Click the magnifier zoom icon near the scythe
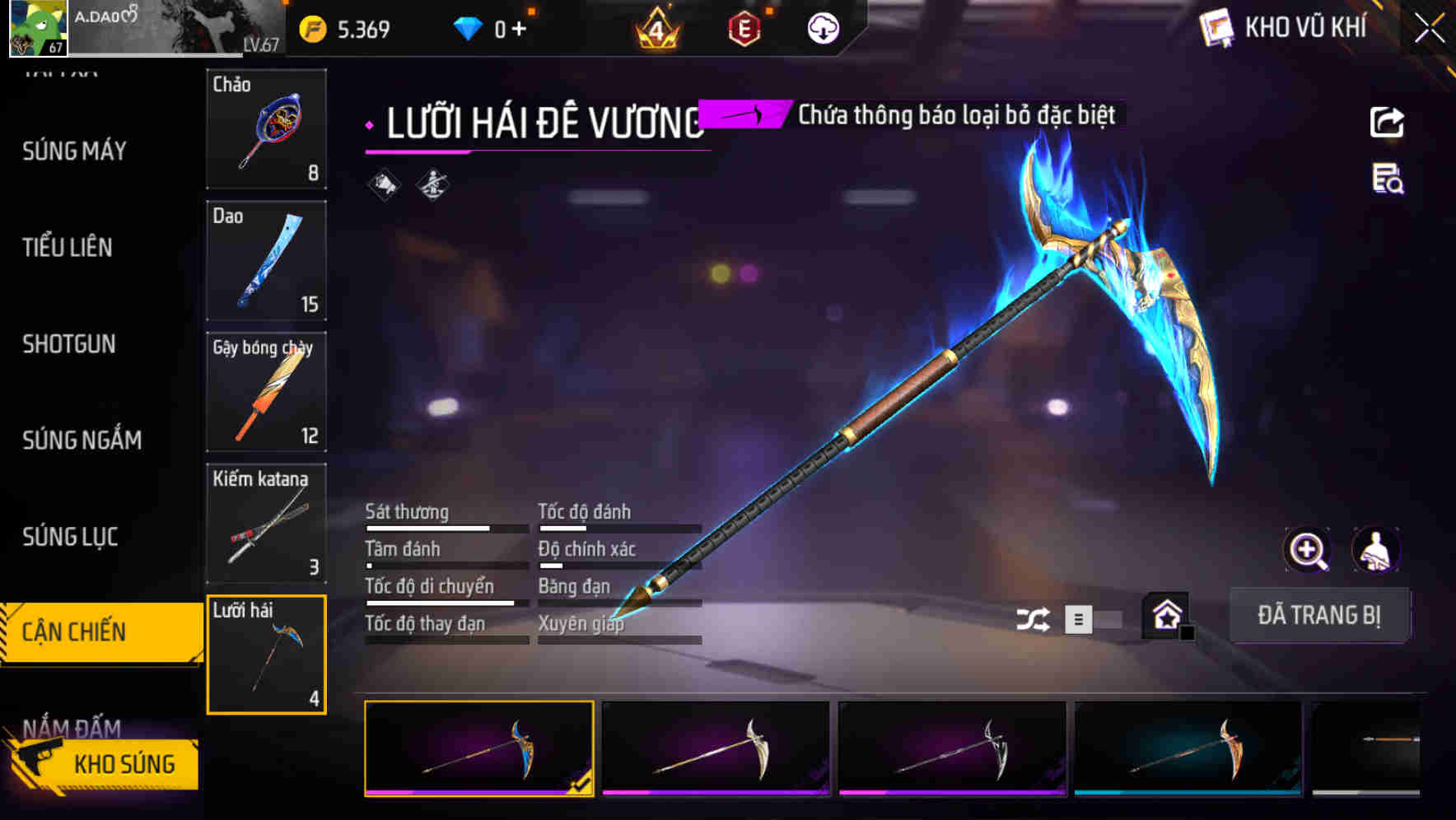Viewport: 1456px width, 820px height. point(1308,550)
